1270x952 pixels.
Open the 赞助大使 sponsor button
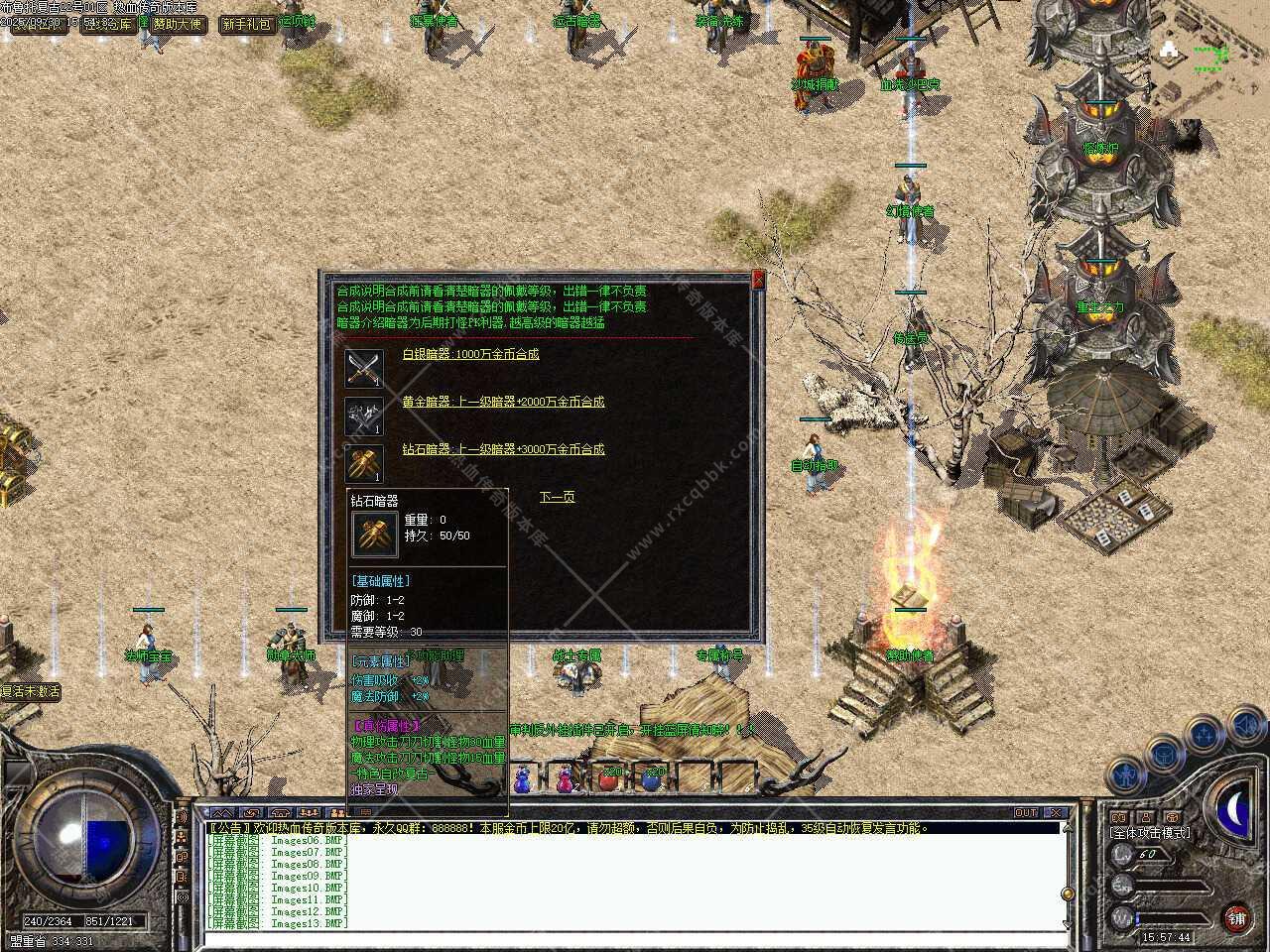(179, 24)
